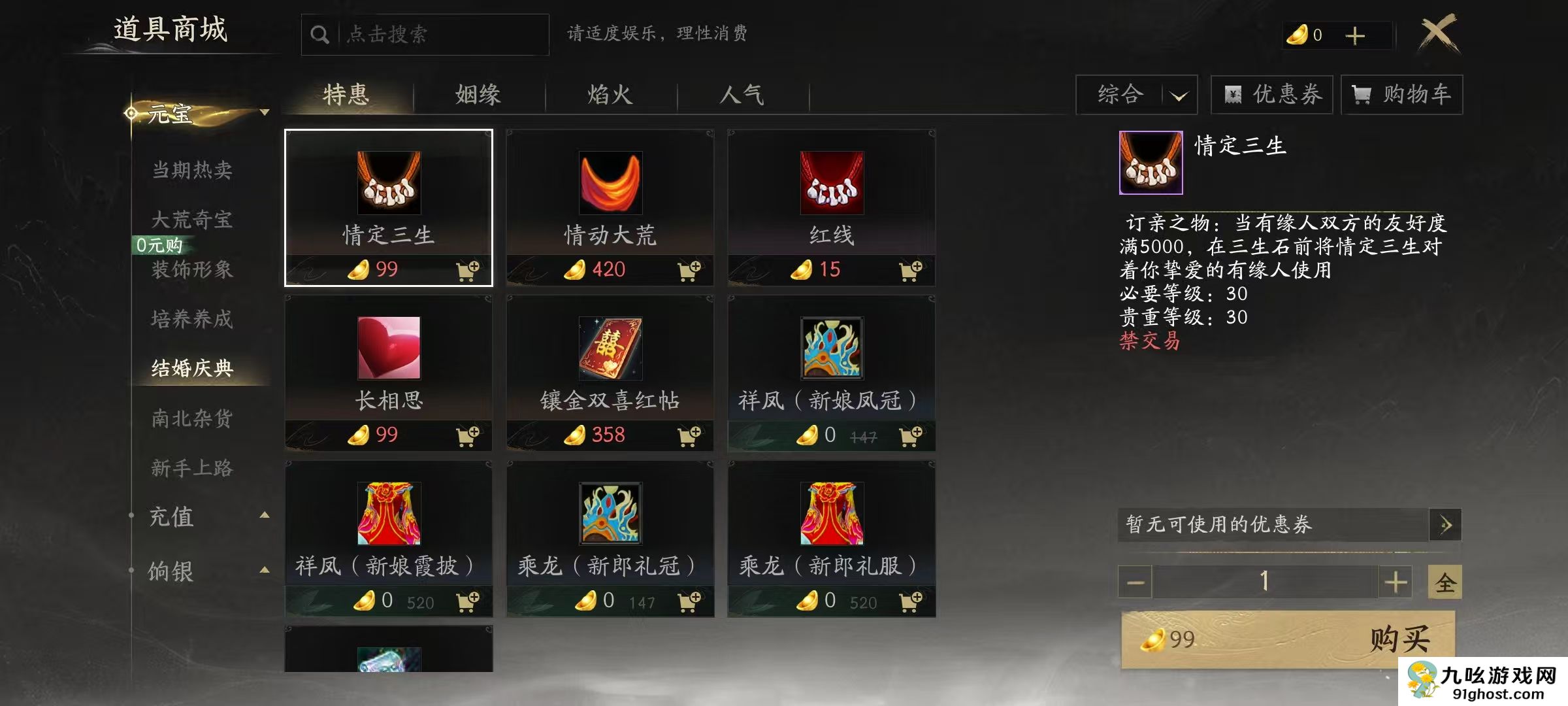Open the 综合 sorting dropdown
The width and height of the screenshot is (1568, 706).
[x=1137, y=94]
